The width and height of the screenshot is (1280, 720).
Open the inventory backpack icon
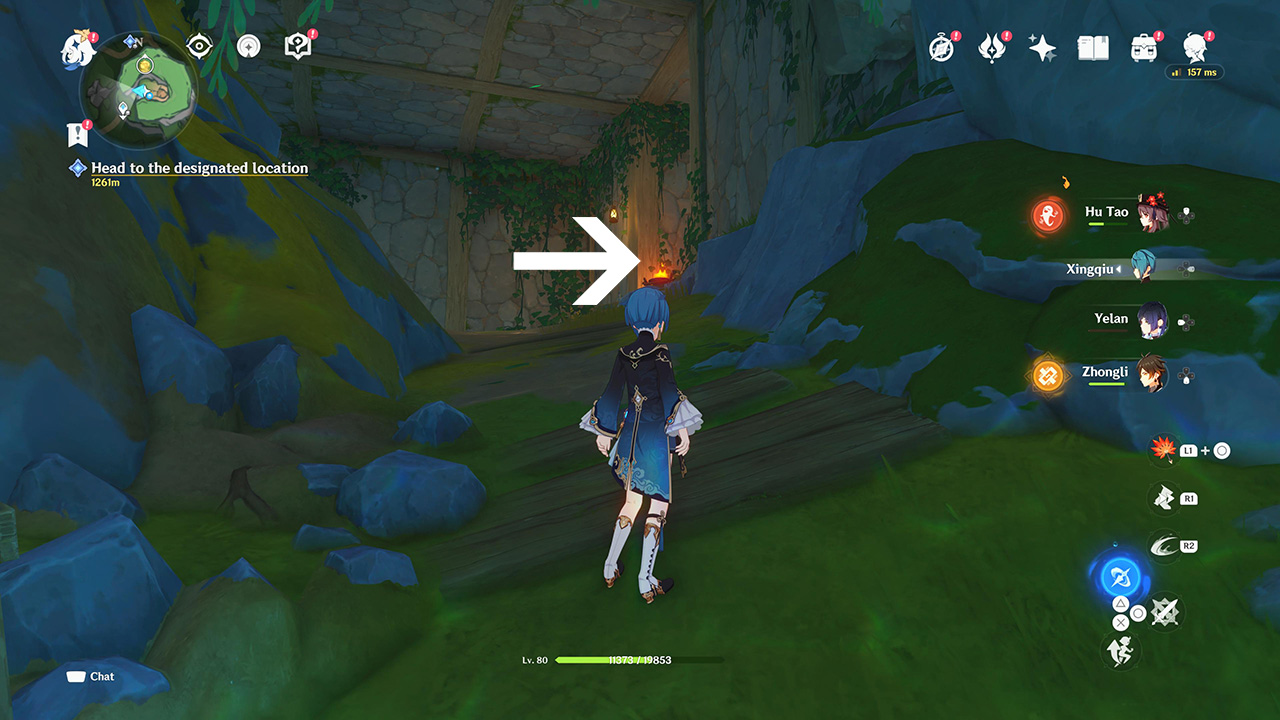tap(1143, 47)
